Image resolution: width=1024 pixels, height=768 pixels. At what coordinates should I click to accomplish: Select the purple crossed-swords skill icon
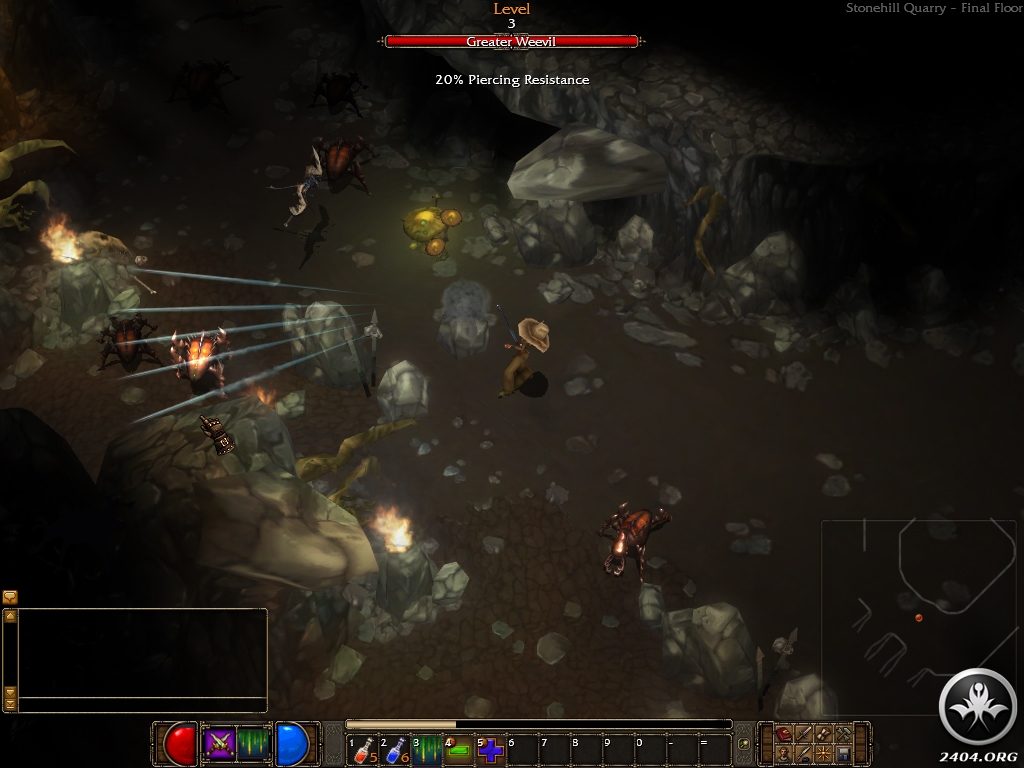(x=219, y=743)
